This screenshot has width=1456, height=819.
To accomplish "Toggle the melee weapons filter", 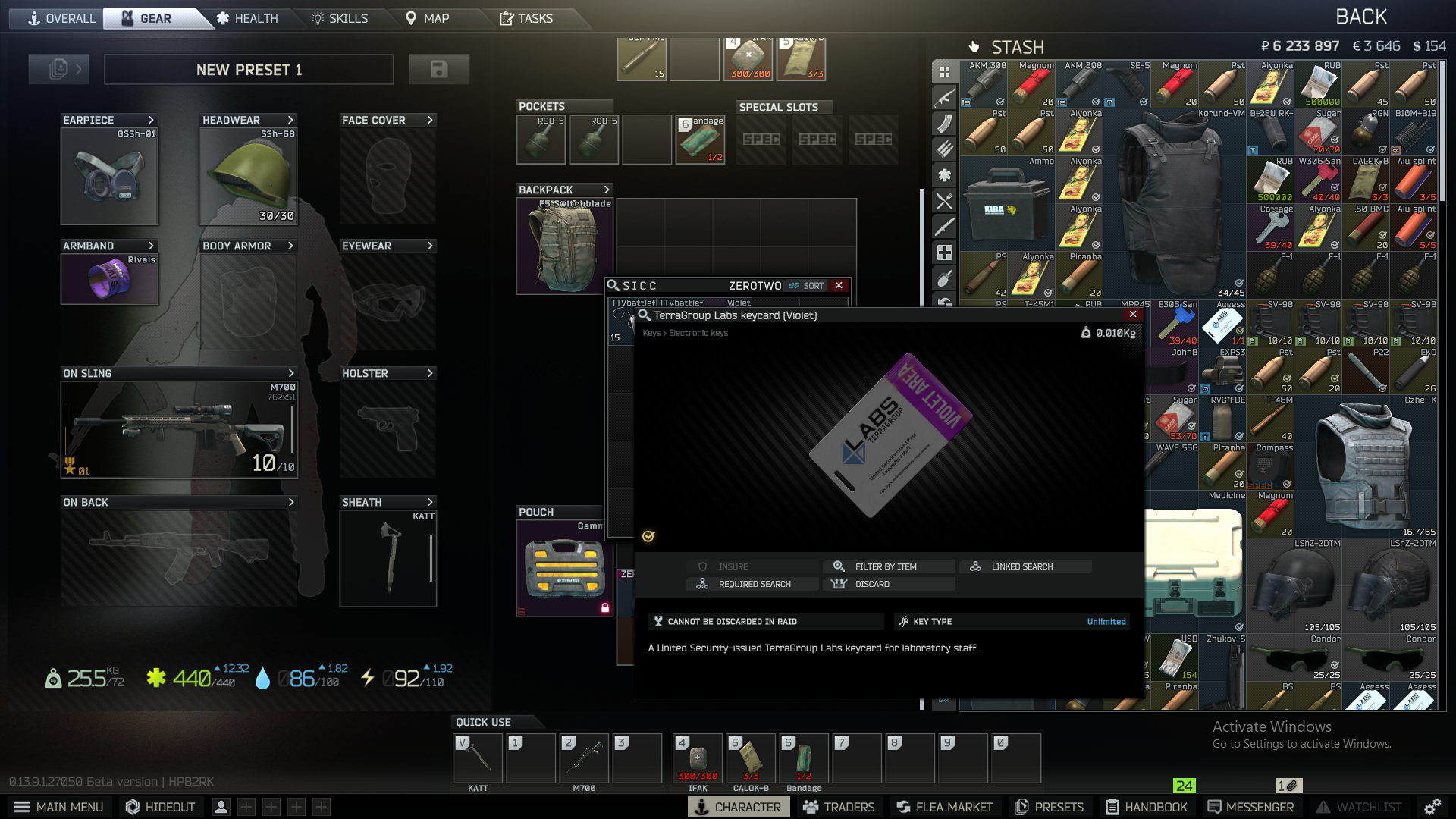I will click(x=944, y=227).
